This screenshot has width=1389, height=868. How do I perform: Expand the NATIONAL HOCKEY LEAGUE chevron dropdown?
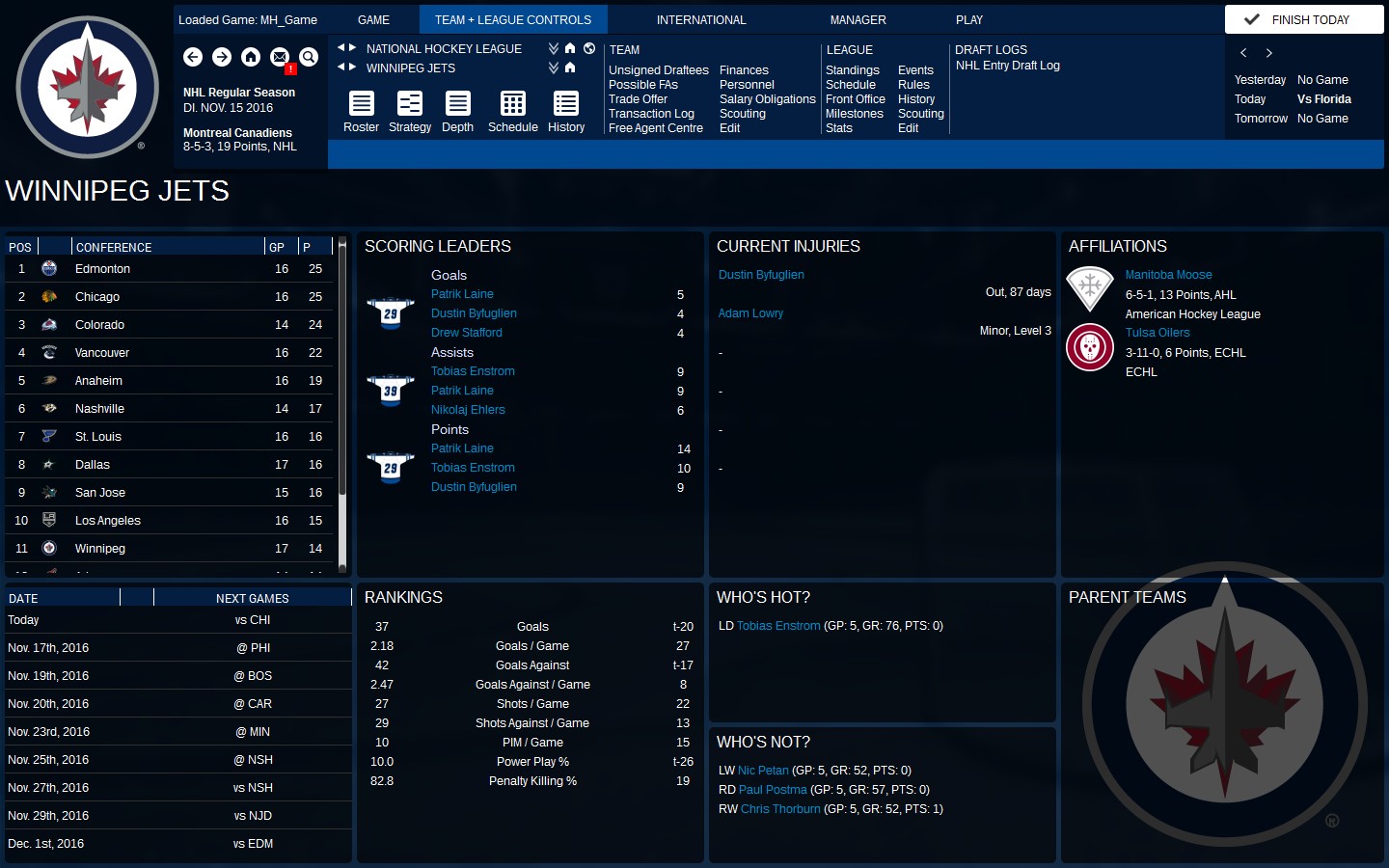click(x=553, y=47)
